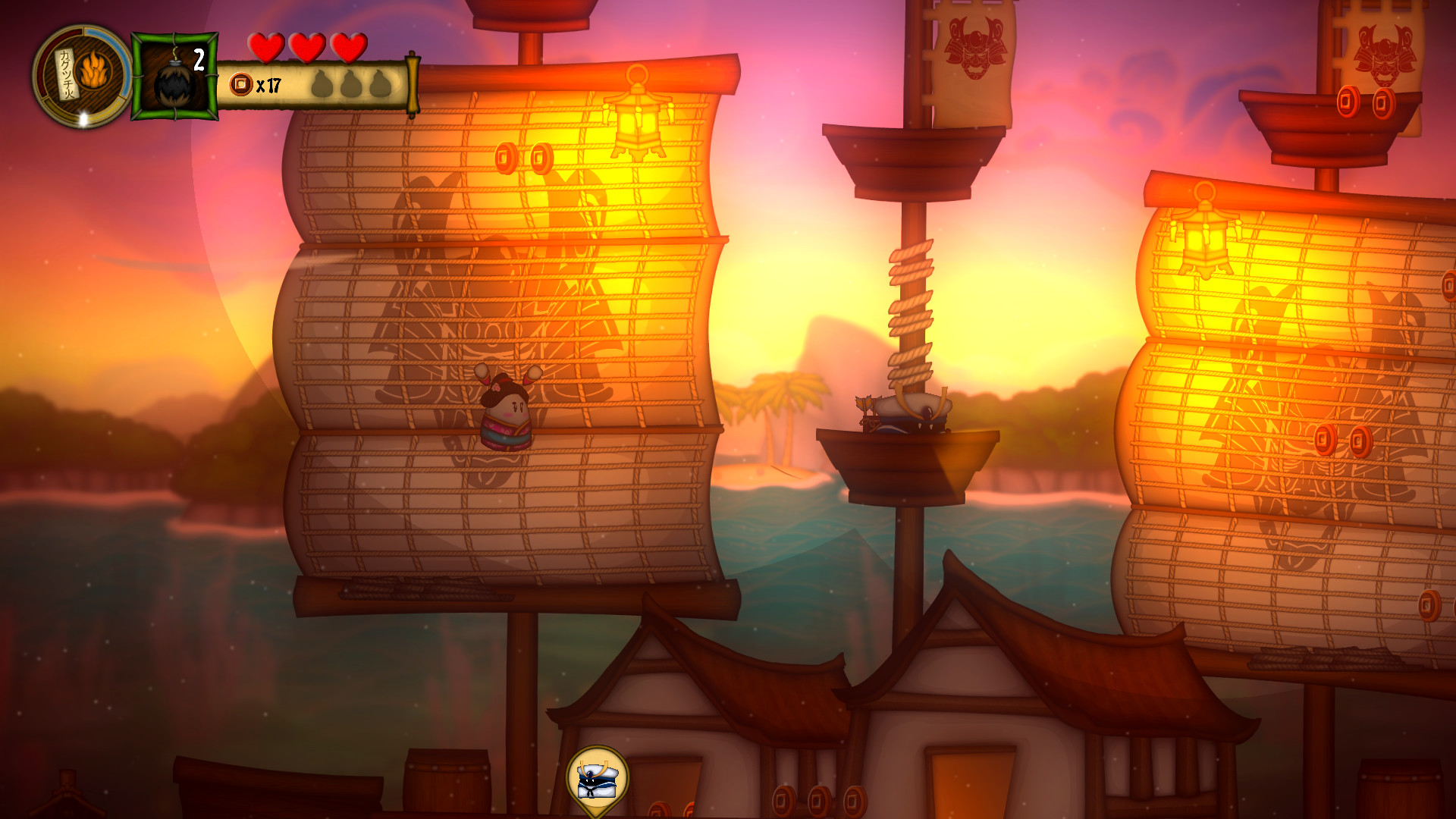Click the scroll roller at the HUD bar's end
Image resolution: width=1456 pixels, height=819 pixels.
[411, 83]
